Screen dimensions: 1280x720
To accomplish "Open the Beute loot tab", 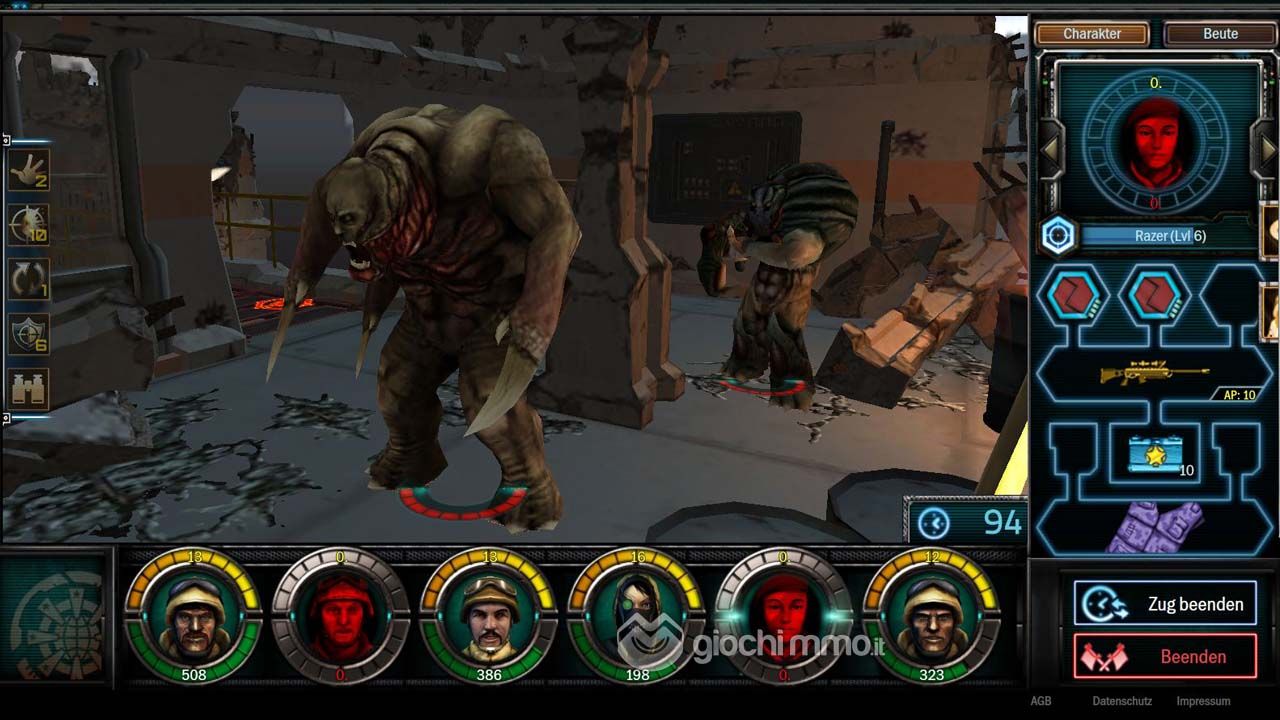I will point(1220,34).
